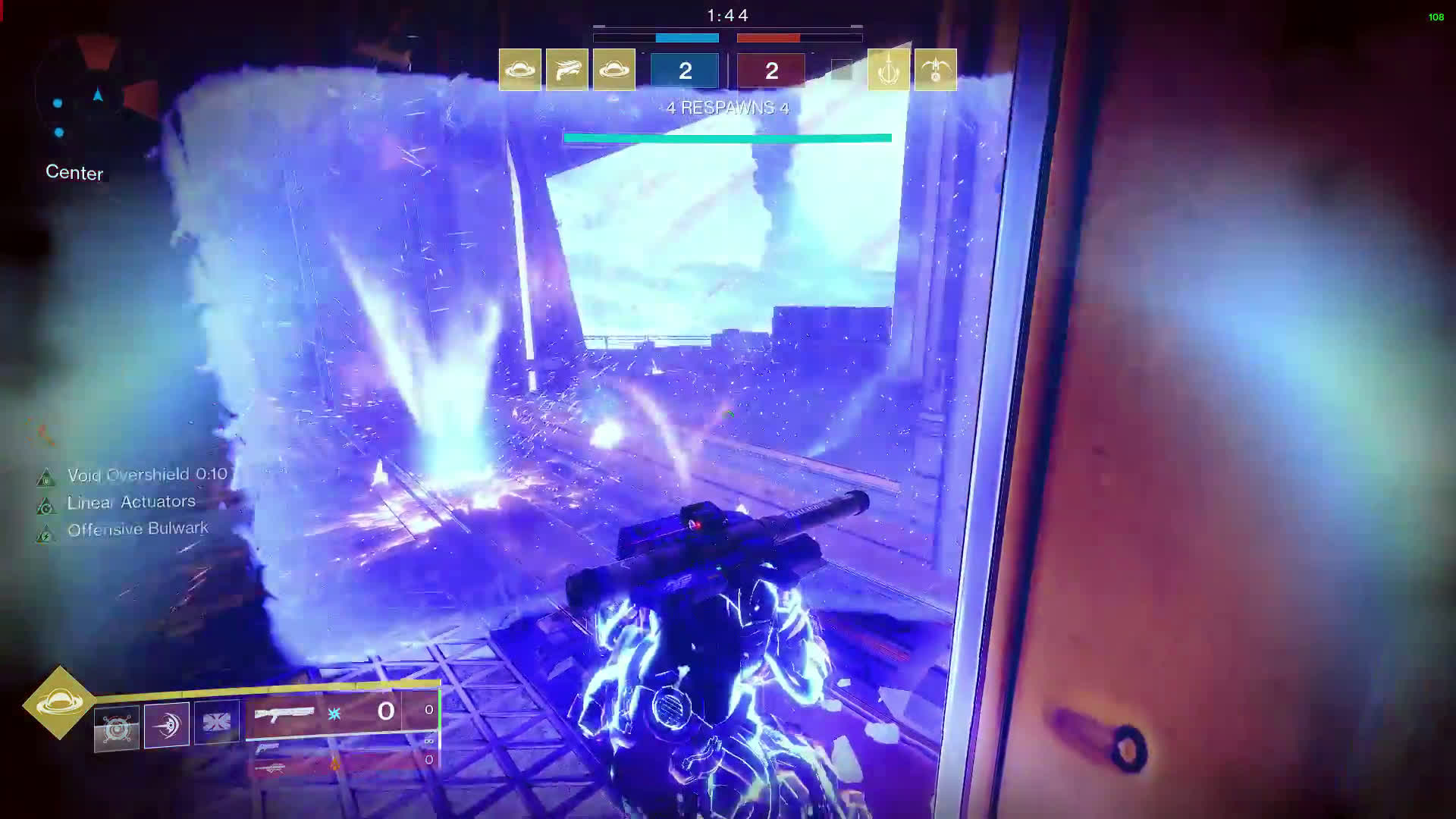Select the enemy winged bow super icon
Viewport: 1456px width, 819px height.
tap(935, 70)
